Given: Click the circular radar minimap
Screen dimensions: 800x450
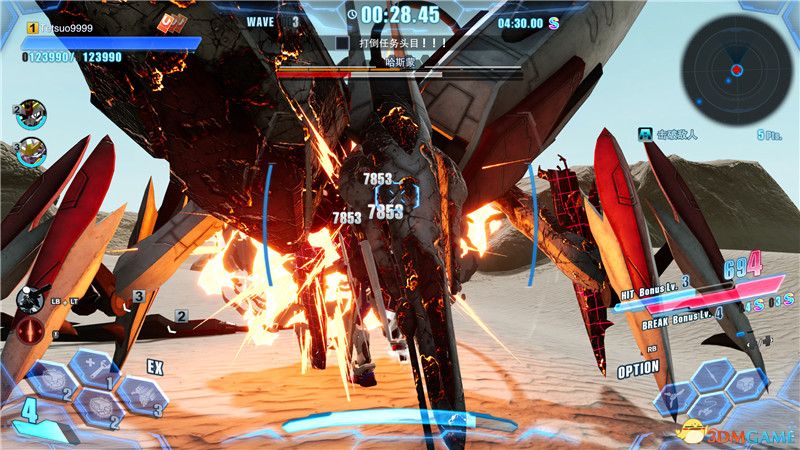Looking at the screenshot, I should (735, 67).
